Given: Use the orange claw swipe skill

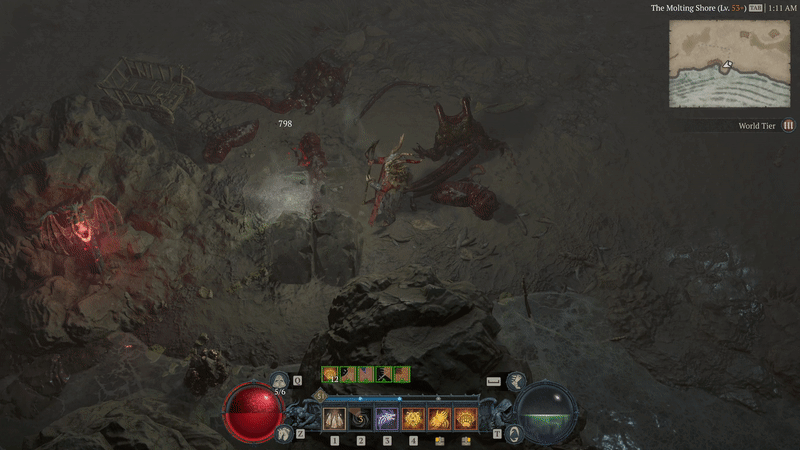Looking at the screenshot, I should [x=439, y=418].
